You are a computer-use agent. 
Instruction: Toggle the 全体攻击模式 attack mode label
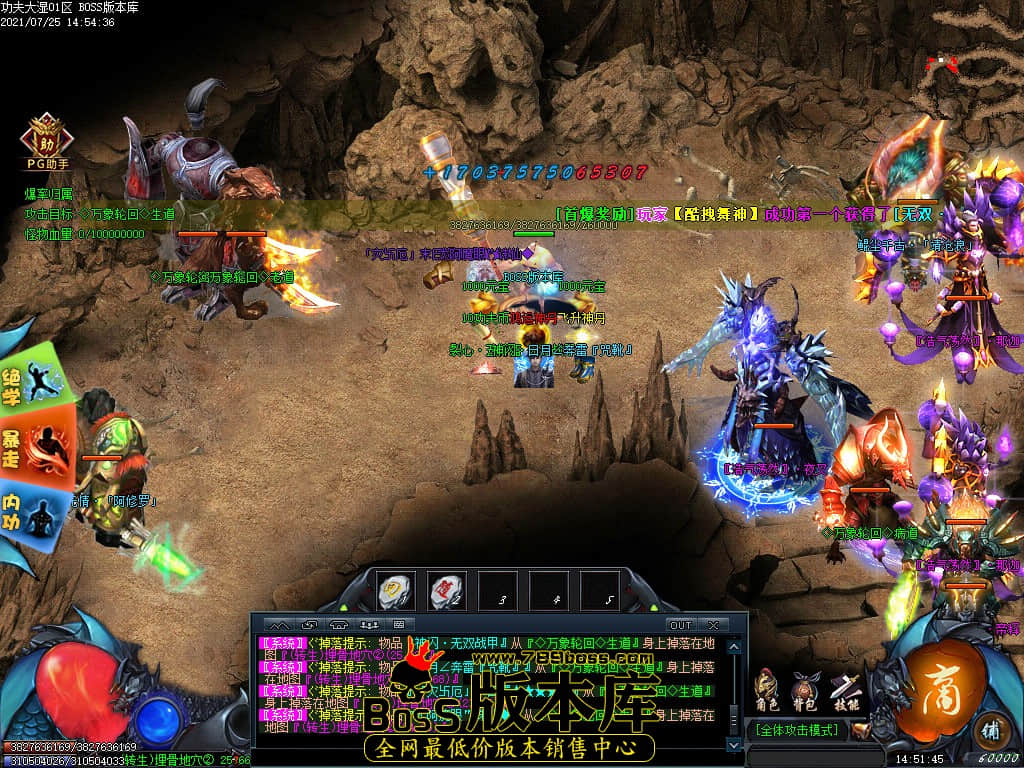tap(798, 730)
